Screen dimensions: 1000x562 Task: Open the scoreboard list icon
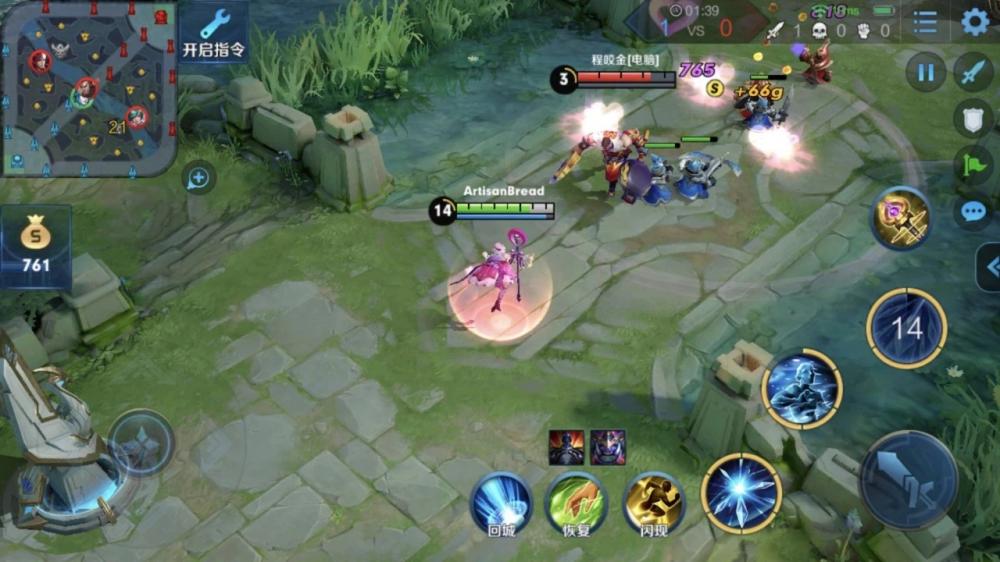point(926,22)
